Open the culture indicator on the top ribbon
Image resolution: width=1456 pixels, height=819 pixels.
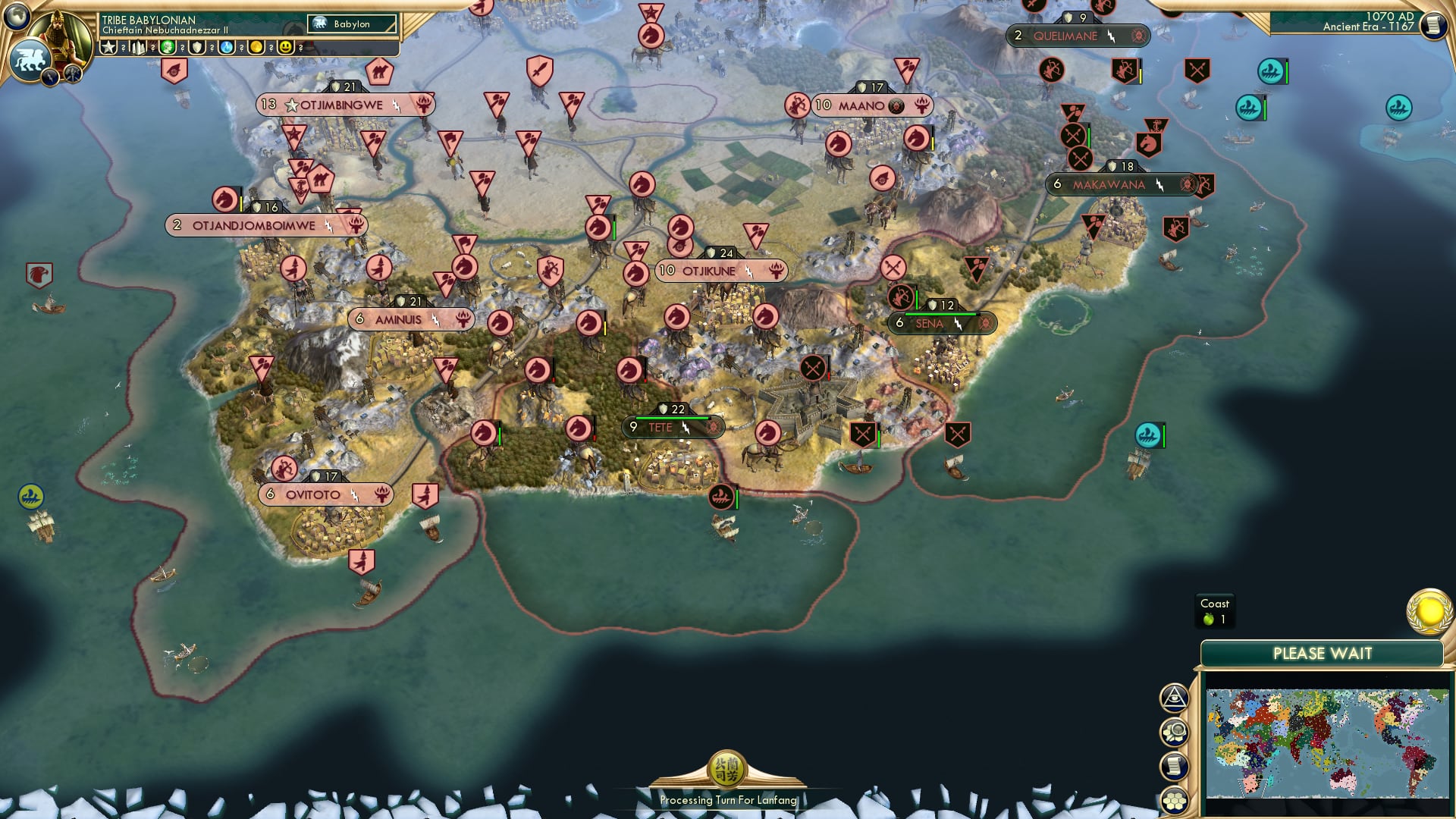point(168,47)
